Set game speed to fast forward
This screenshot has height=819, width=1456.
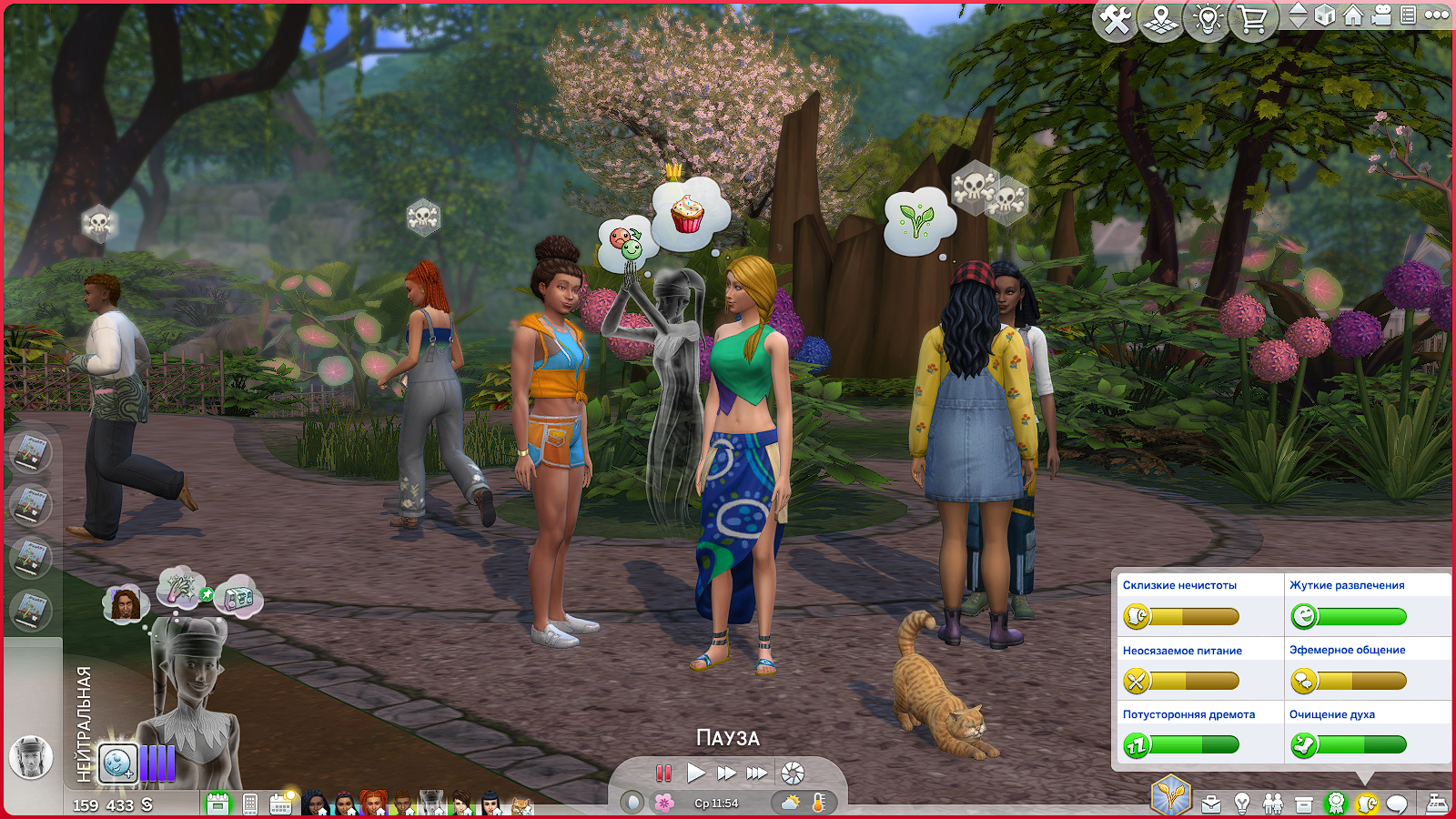pos(726,773)
